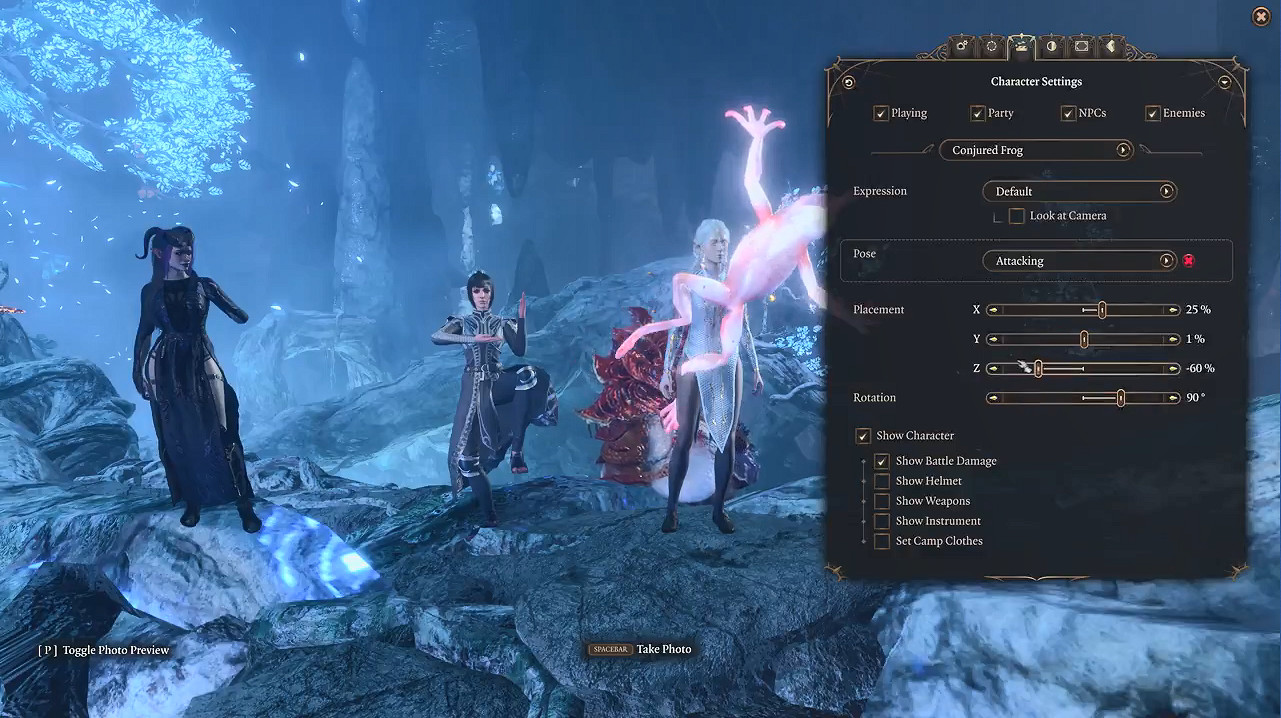Switch to the frame overlay tab
The width and height of the screenshot is (1281, 718).
1081,46
